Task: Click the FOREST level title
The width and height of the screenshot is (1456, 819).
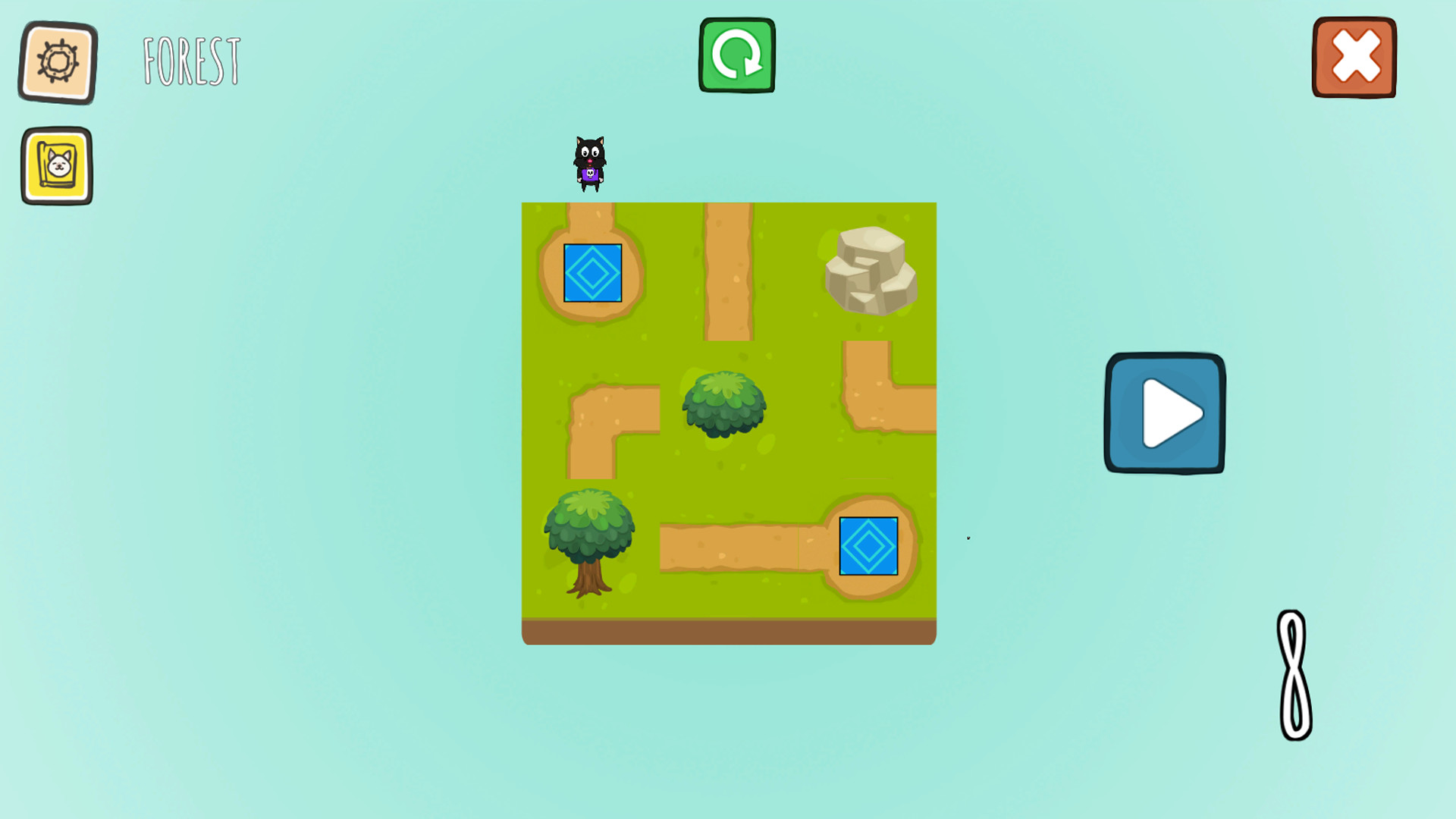Action: click(191, 59)
